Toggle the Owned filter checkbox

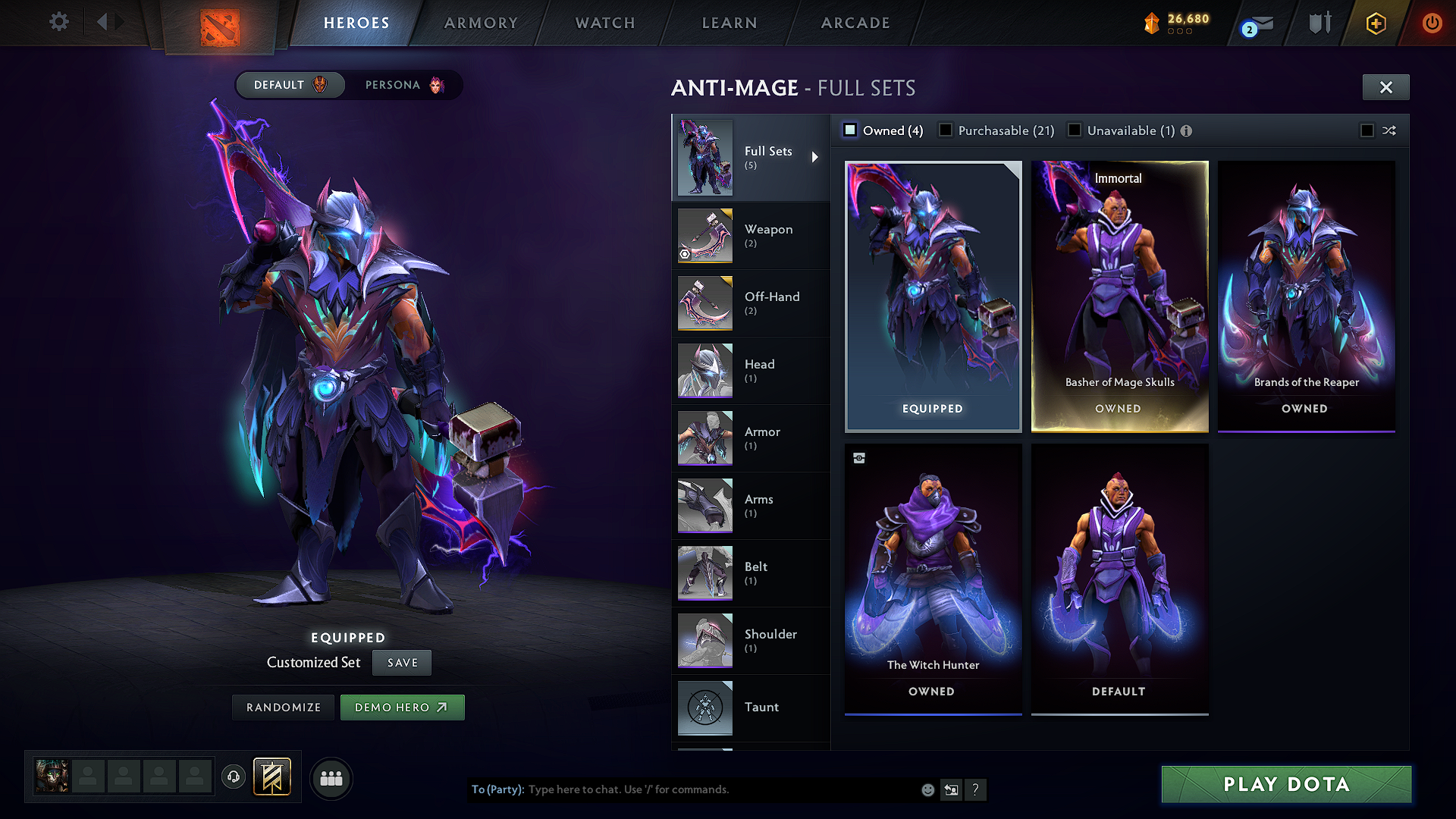851,130
